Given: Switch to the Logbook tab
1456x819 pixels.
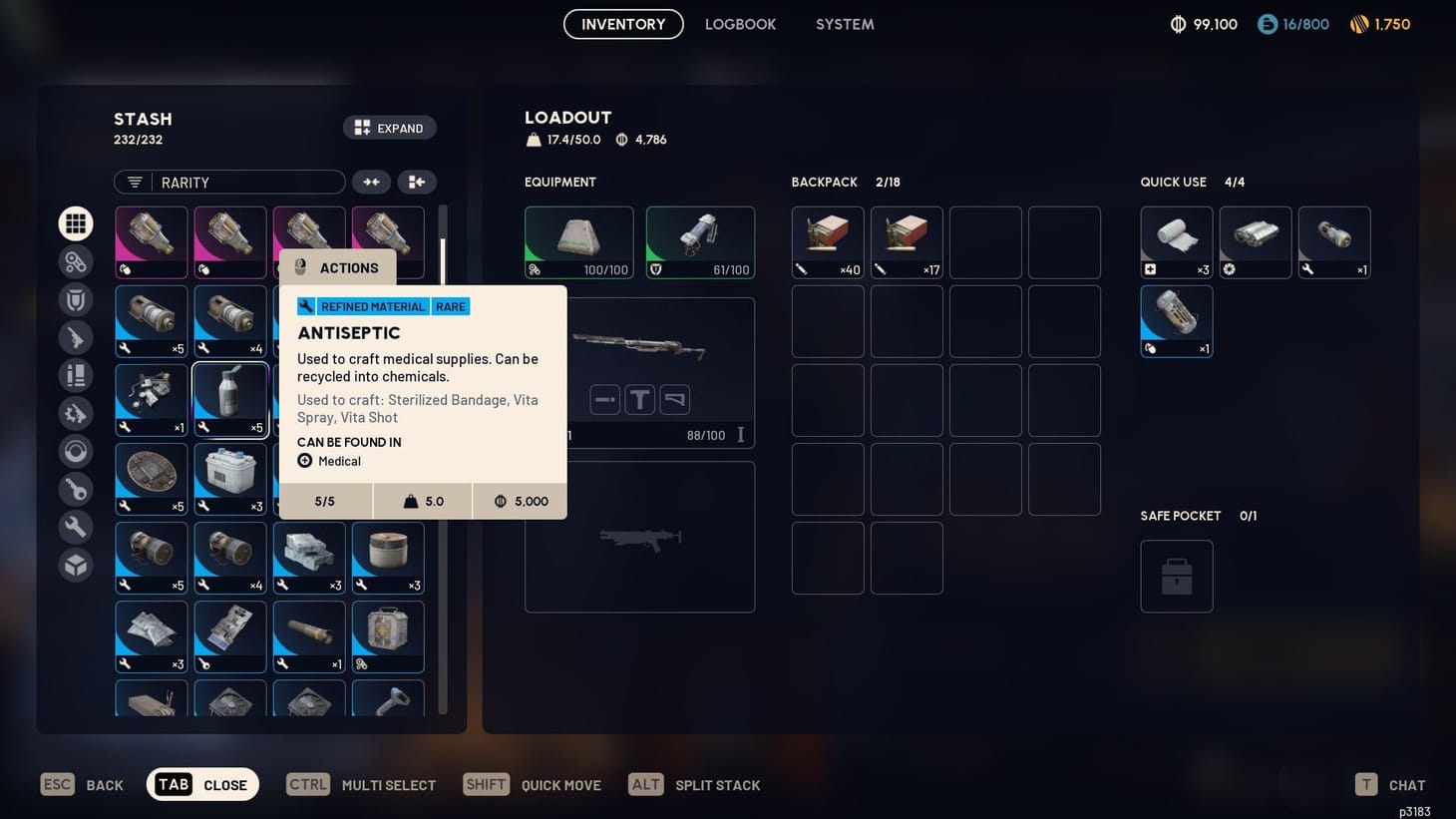Looking at the screenshot, I should [x=740, y=24].
